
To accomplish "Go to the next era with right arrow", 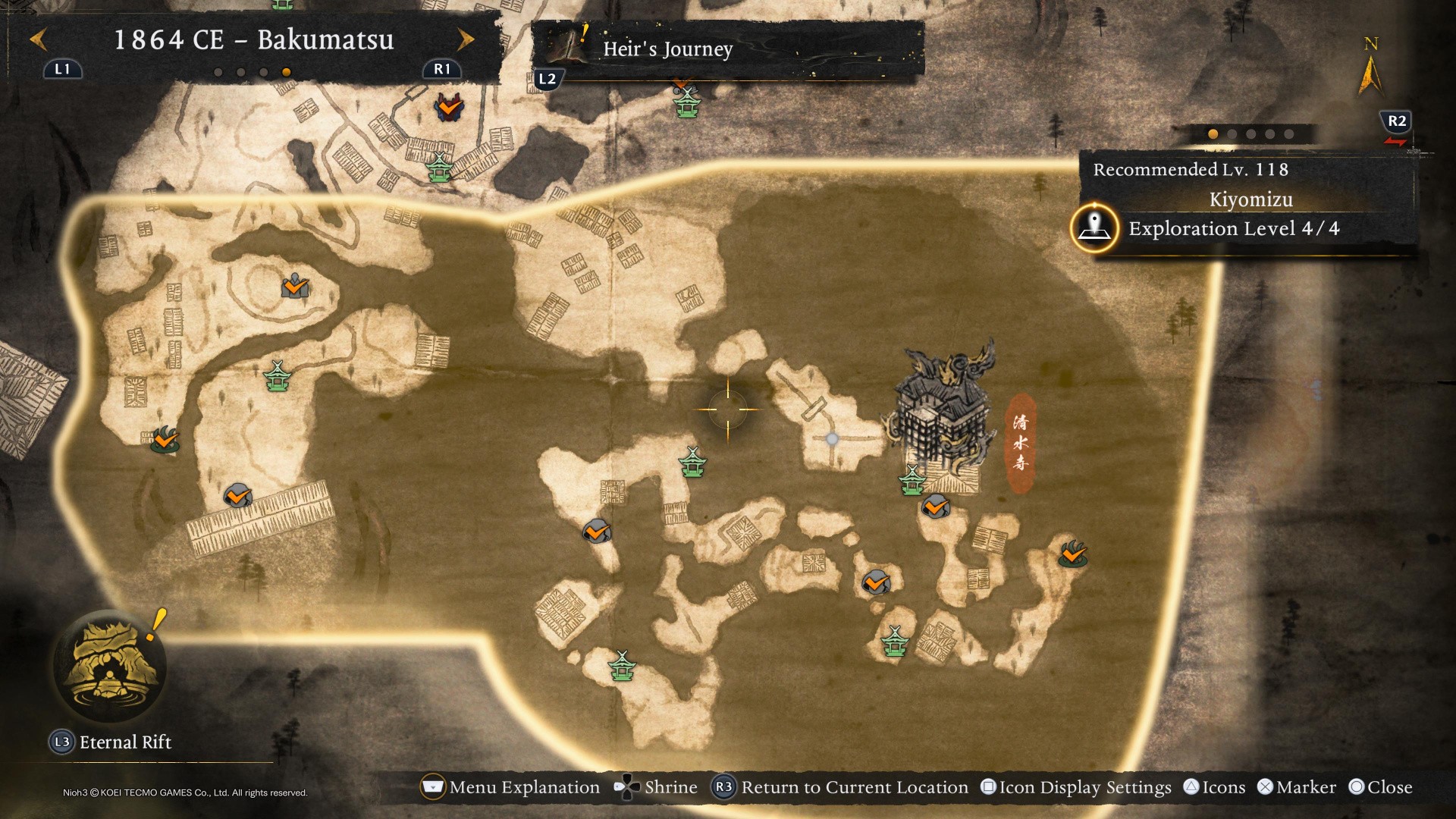I will [466, 39].
